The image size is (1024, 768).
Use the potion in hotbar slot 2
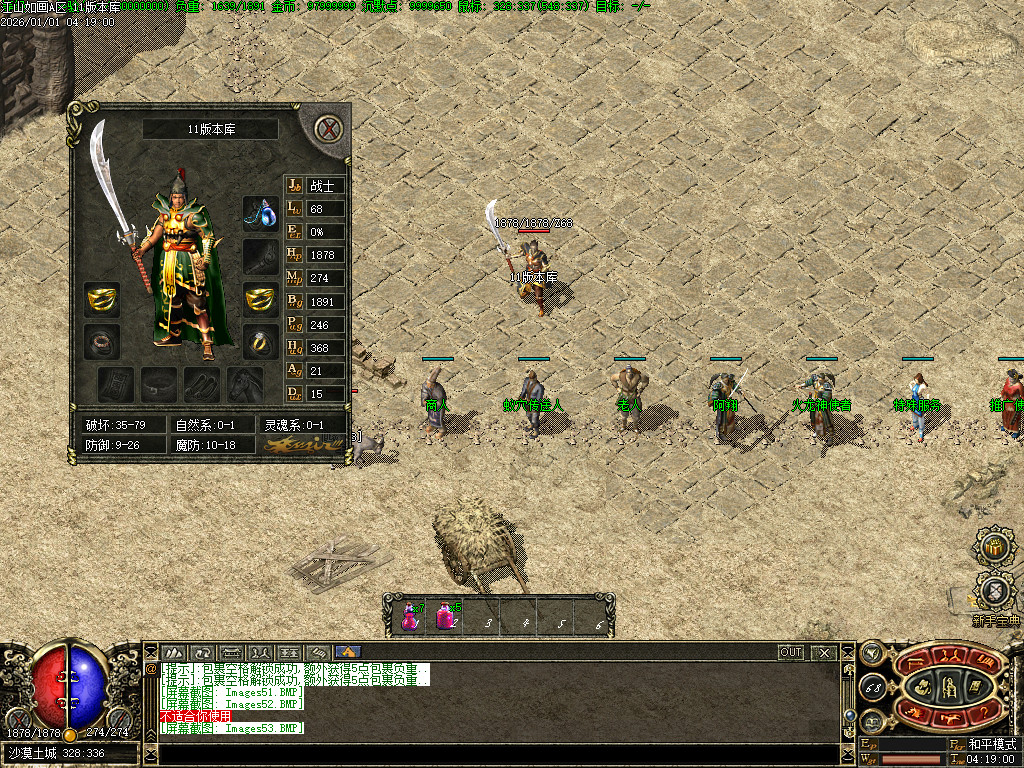point(447,616)
